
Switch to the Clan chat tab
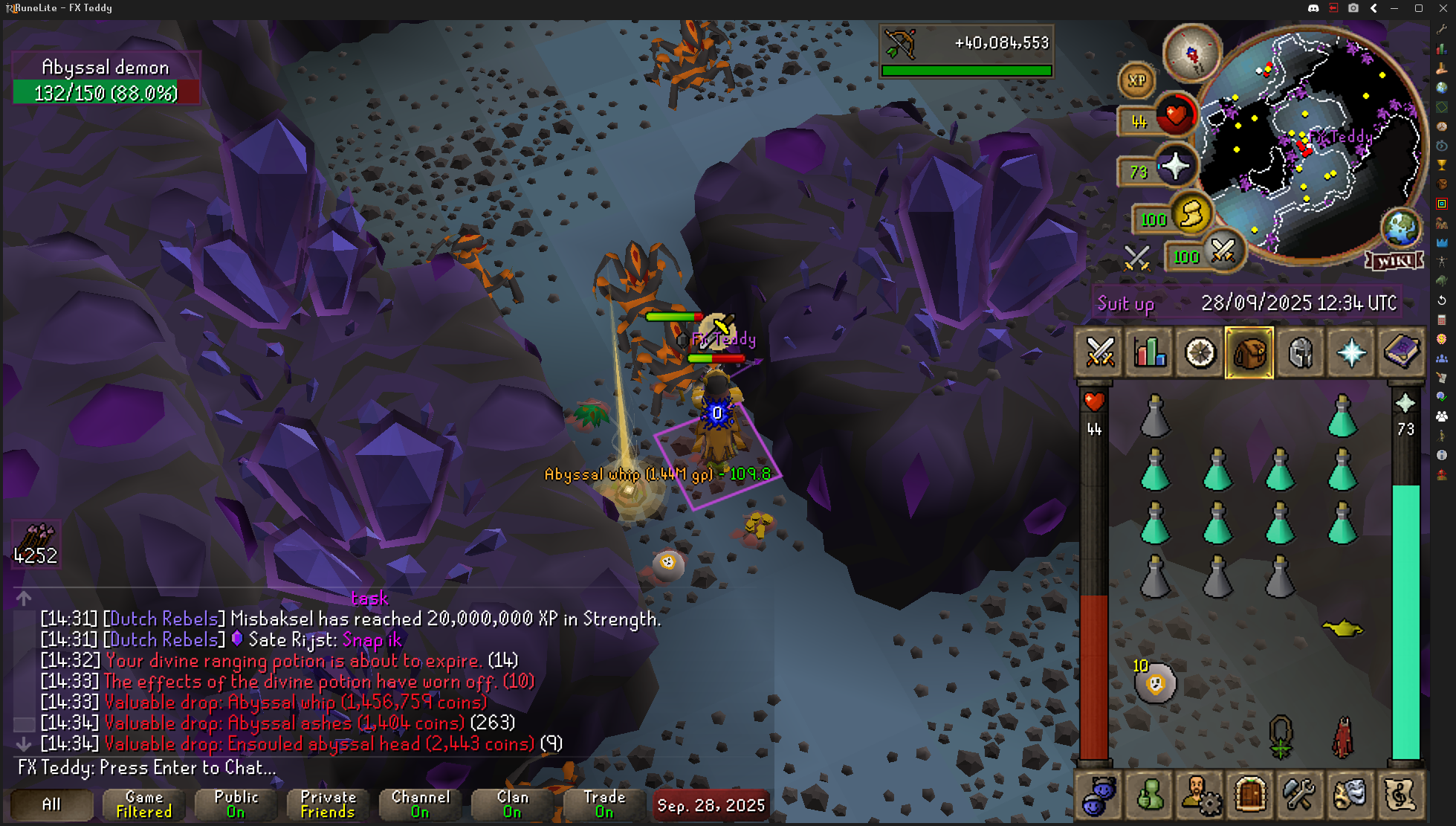point(512,804)
